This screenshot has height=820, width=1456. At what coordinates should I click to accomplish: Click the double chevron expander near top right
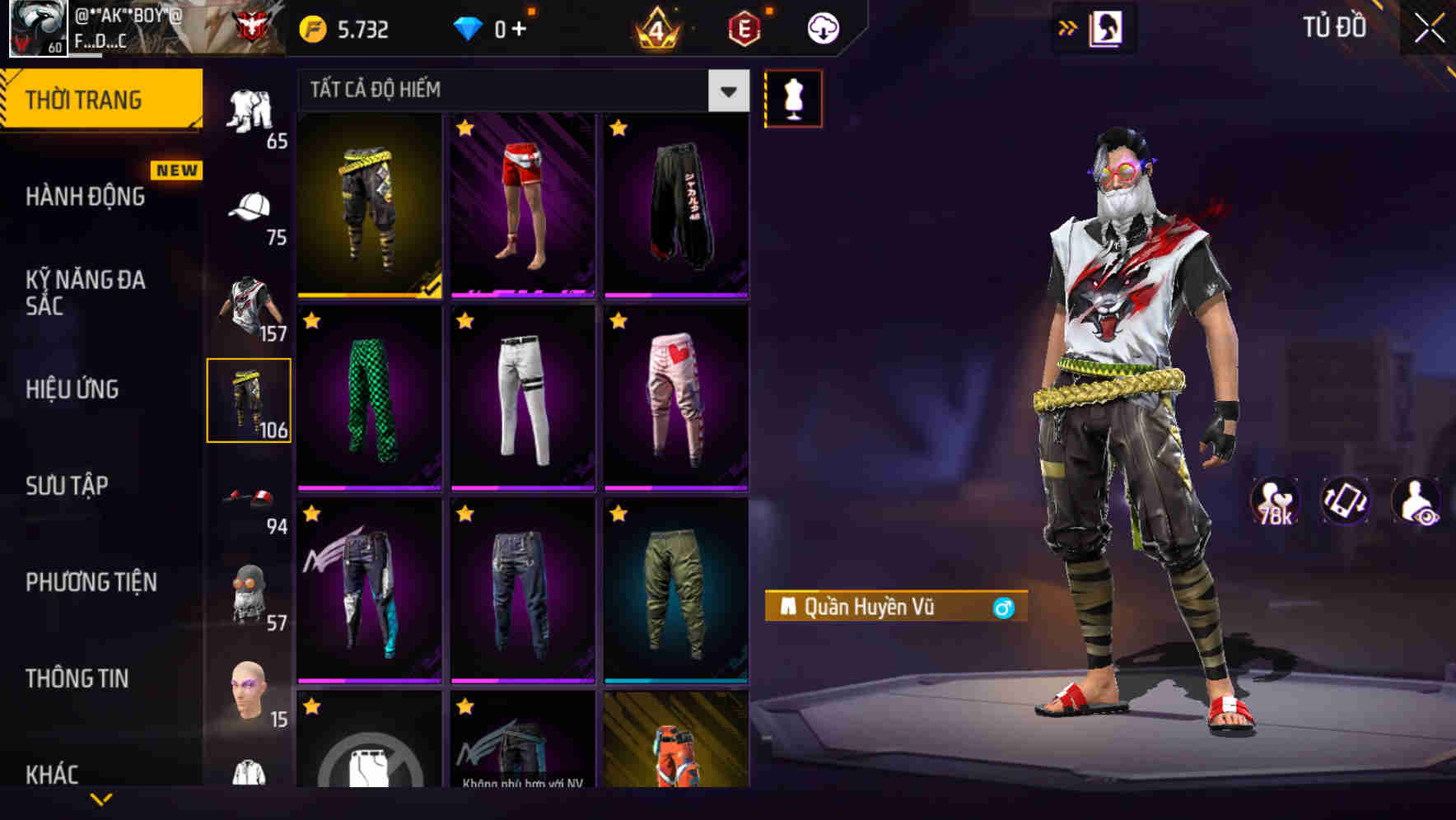[x=1068, y=27]
